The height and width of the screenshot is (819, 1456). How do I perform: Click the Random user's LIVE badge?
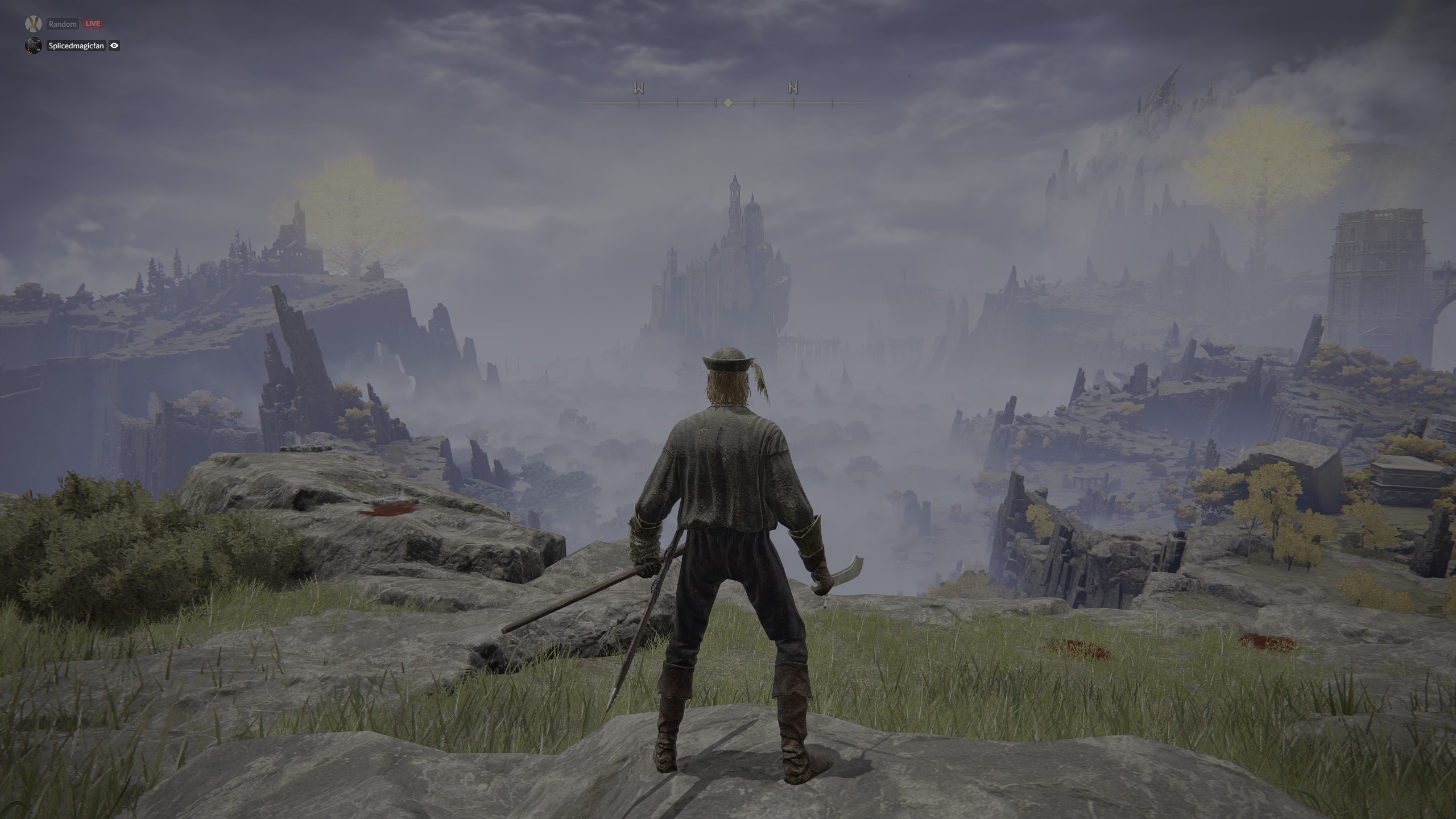pos(92,24)
